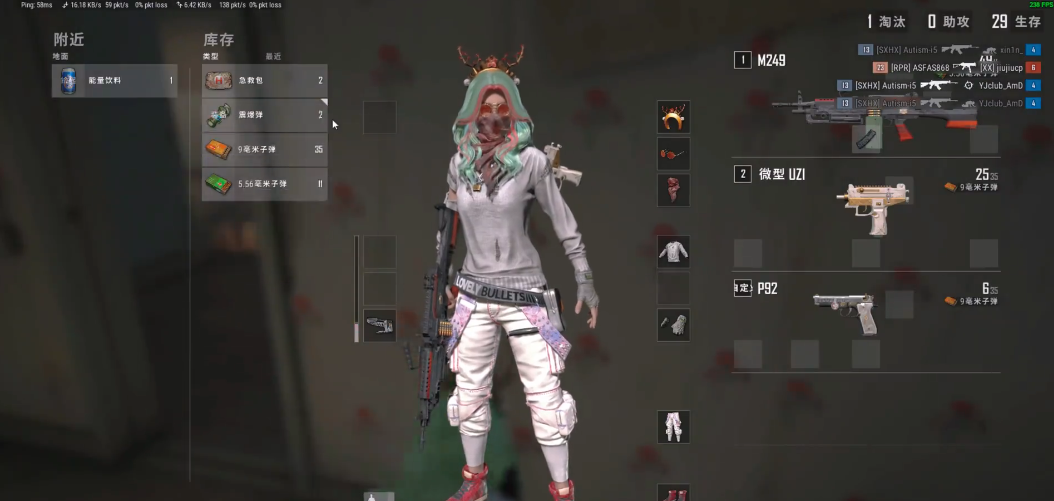Sort inventory by 类型 (type)
This screenshot has width=1054, height=501.
pyautogui.click(x=210, y=57)
